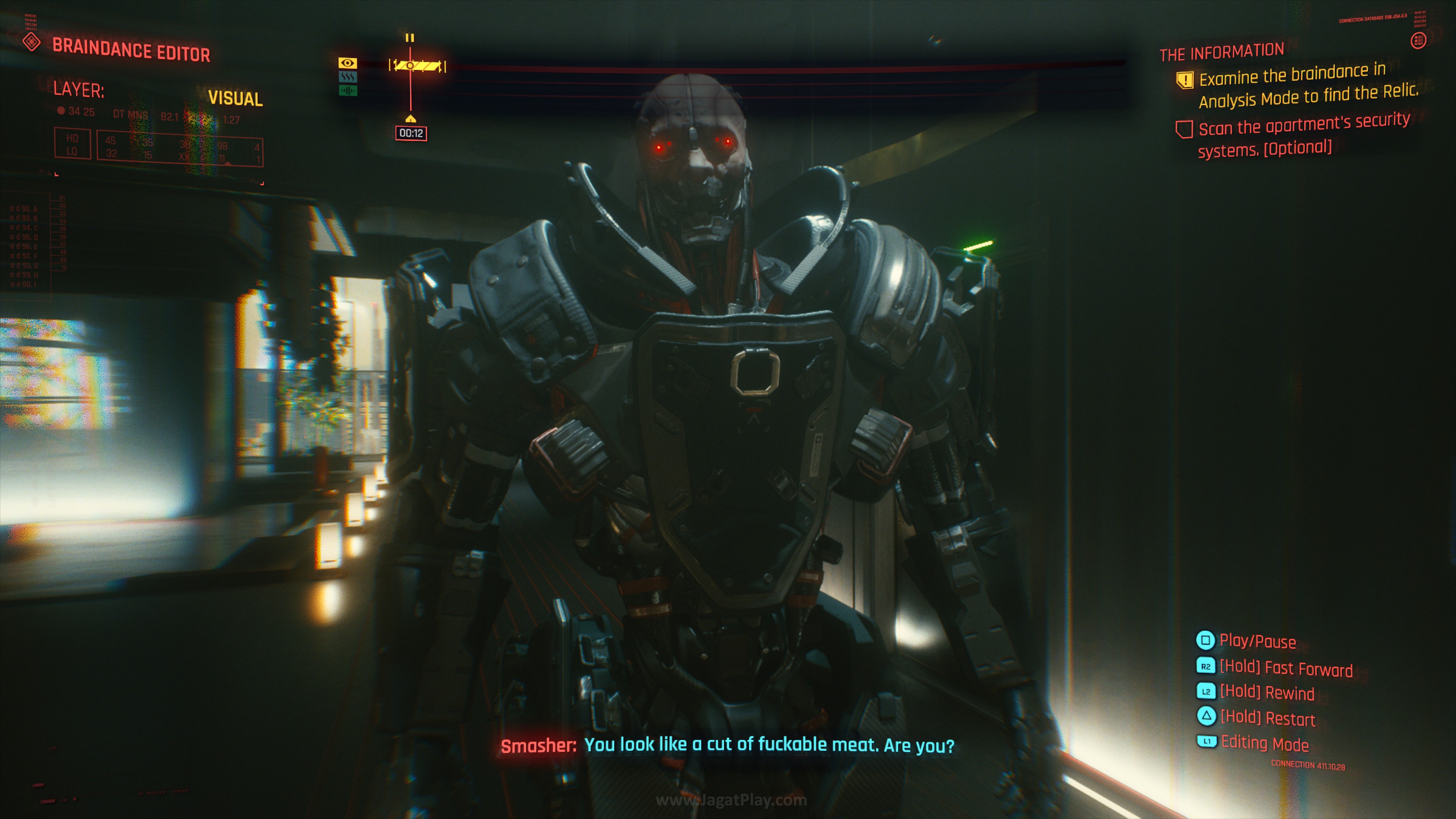
Task: Click the VISUAL layer label
Action: coord(235,98)
